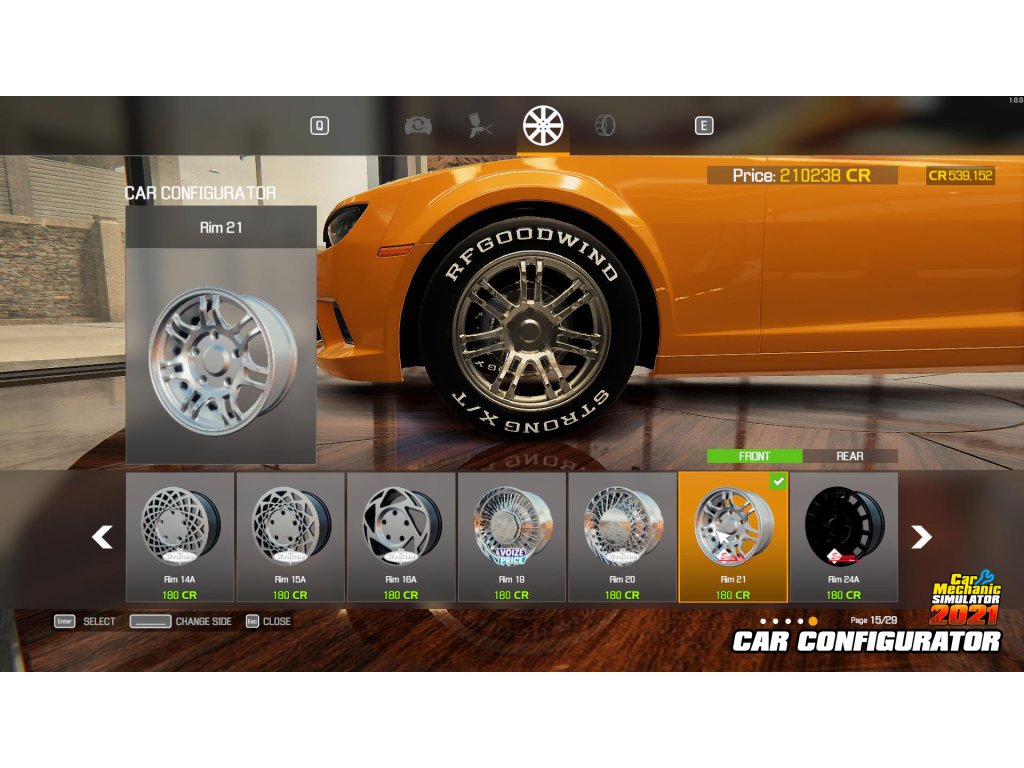Open the tires tab icon

605,126
